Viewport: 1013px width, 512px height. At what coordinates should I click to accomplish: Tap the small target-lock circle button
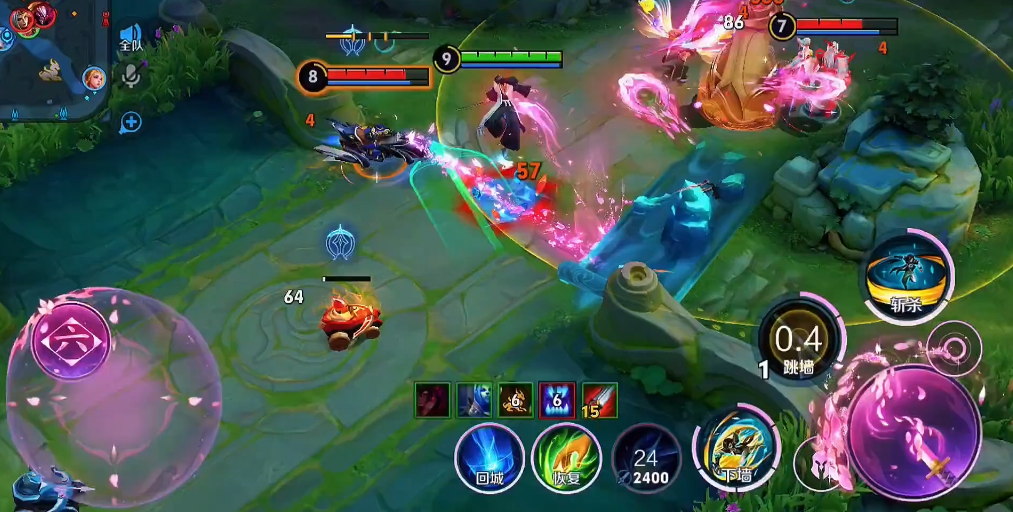point(953,348)
